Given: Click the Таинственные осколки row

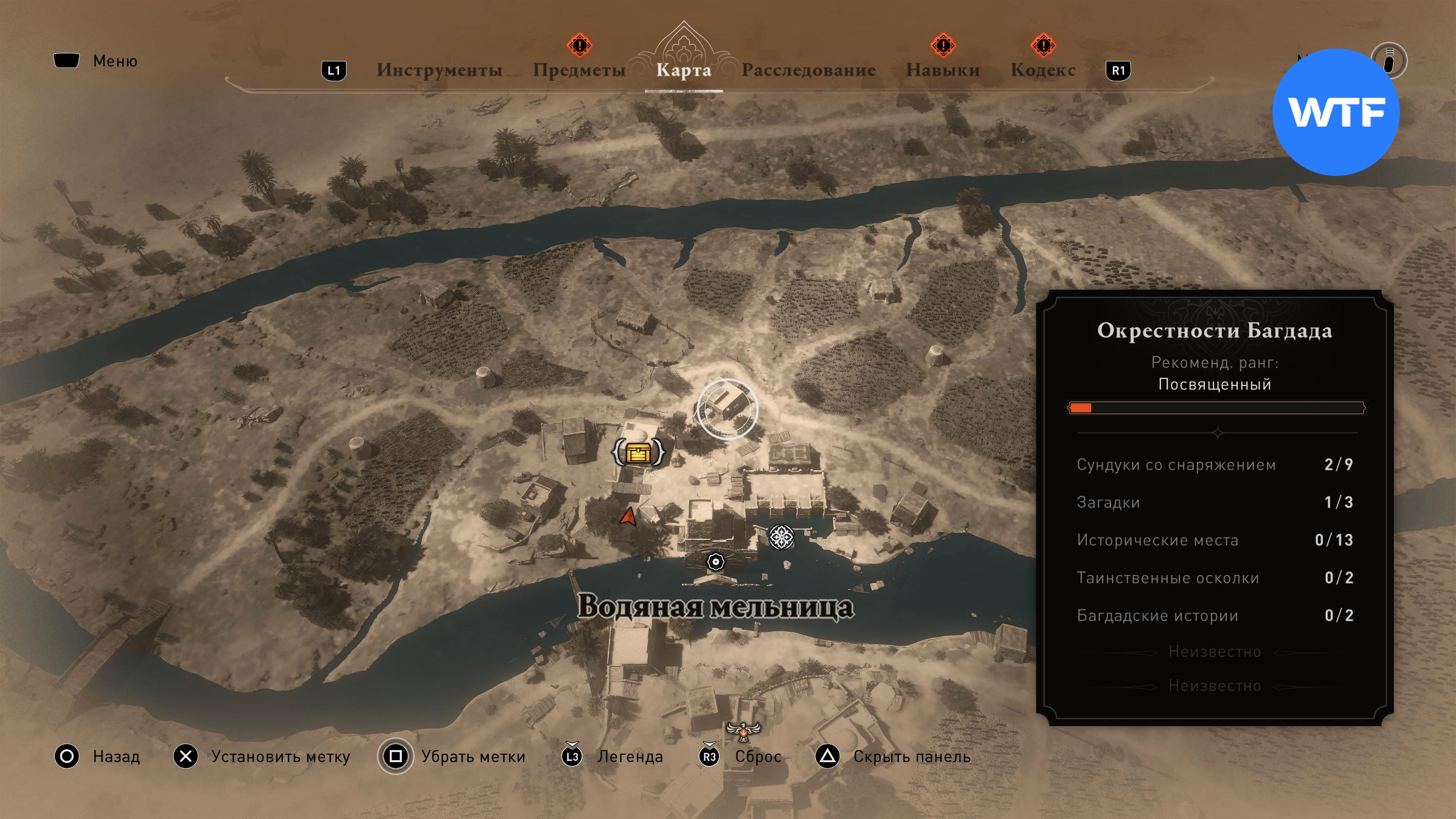Looking at the screenshot, I should [x=1214, y=577].
